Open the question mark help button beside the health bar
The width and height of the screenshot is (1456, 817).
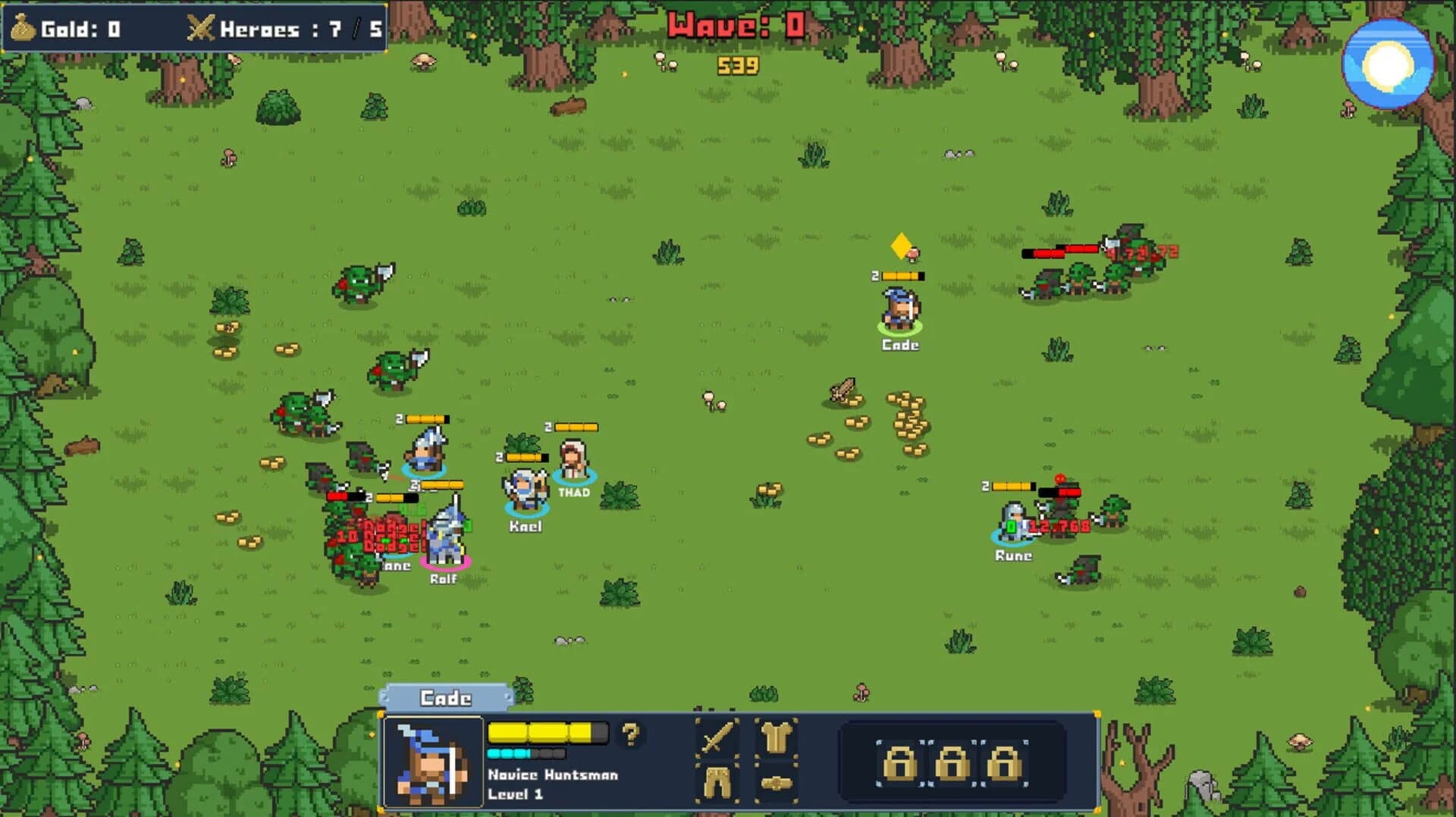click(x=629, y=734)
